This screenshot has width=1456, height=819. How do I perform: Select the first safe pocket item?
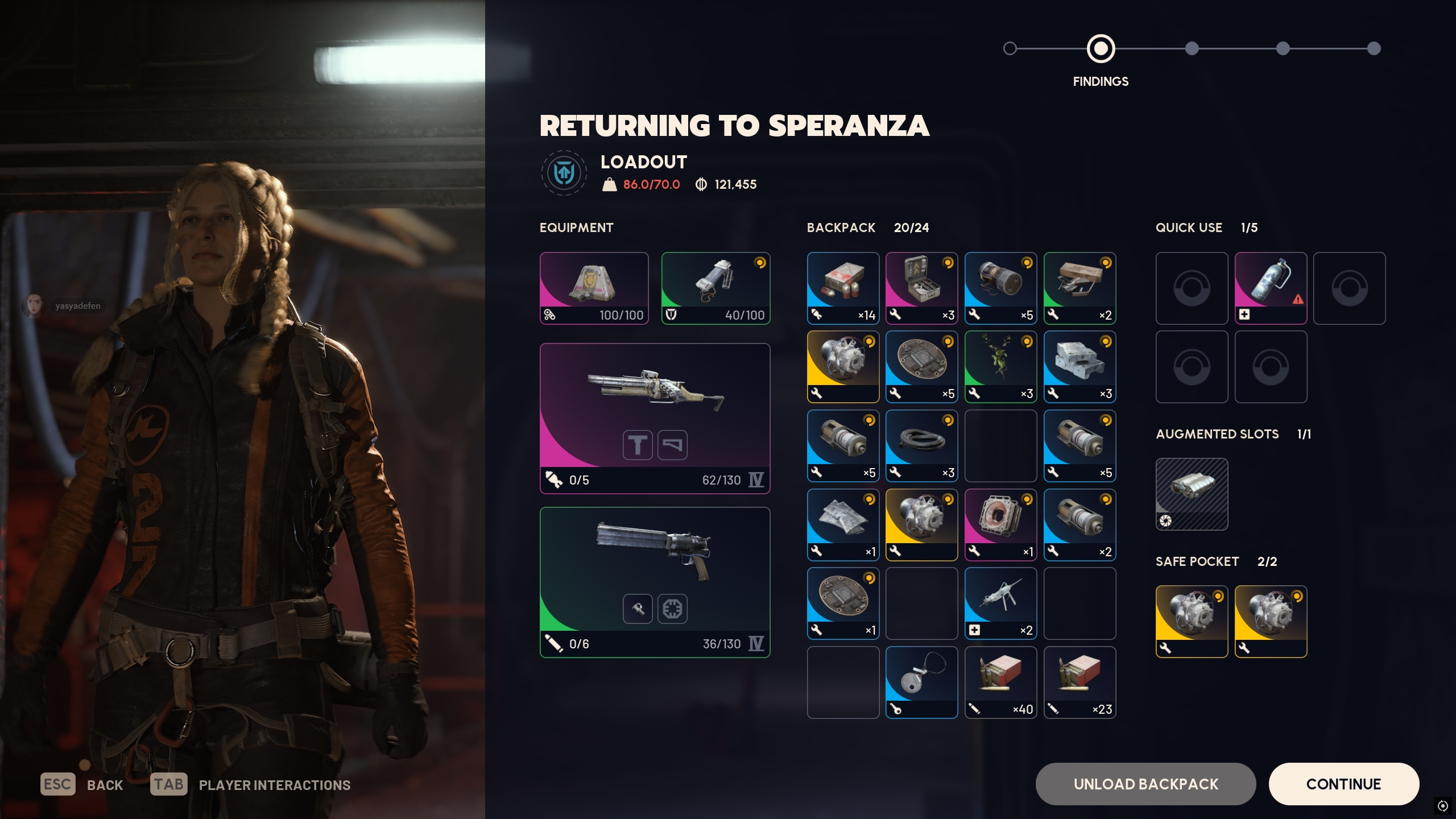pyautogui.click(x=1192, y=621)
